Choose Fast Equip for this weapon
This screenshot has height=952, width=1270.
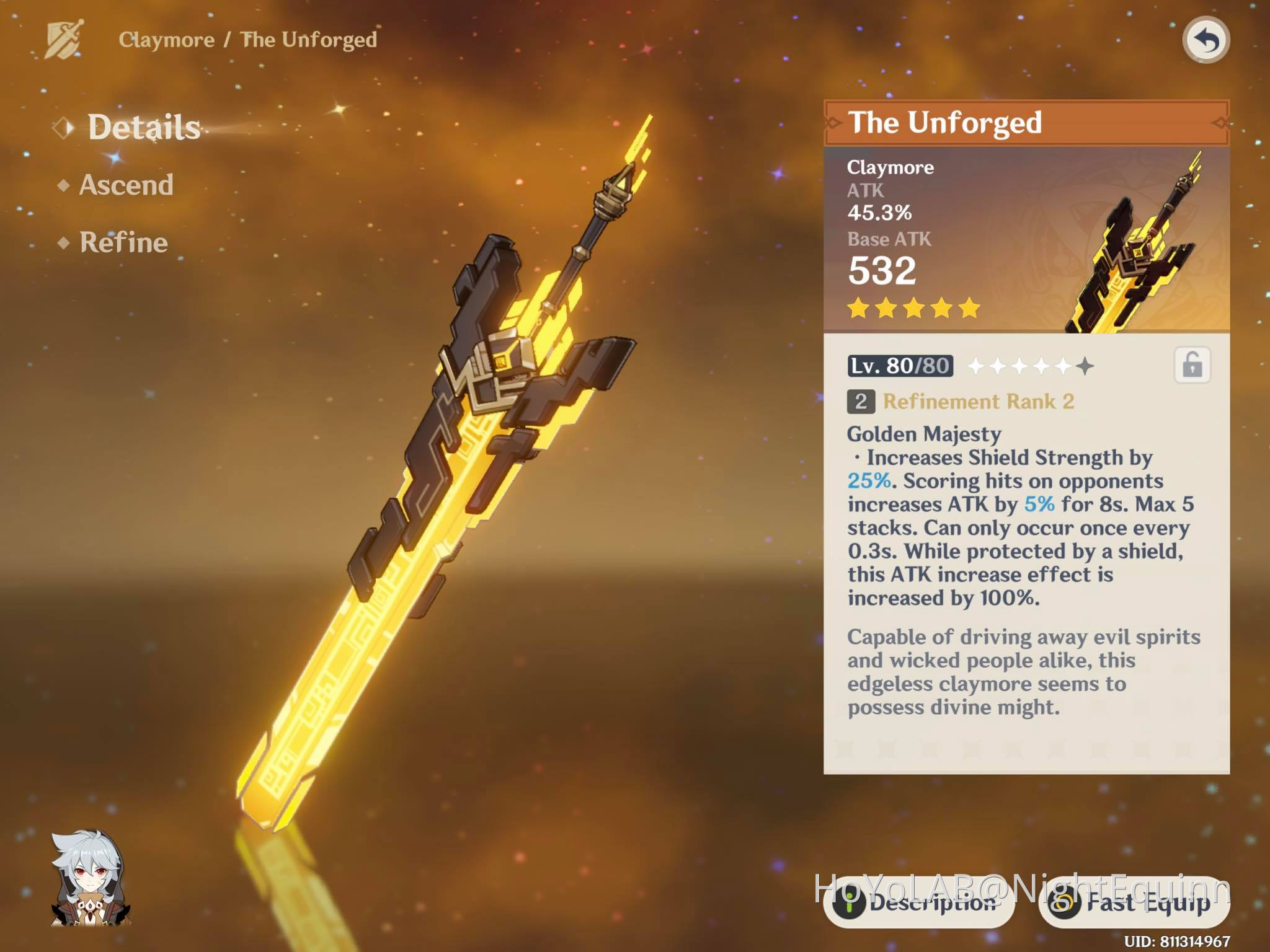[x=1134, y=903]
